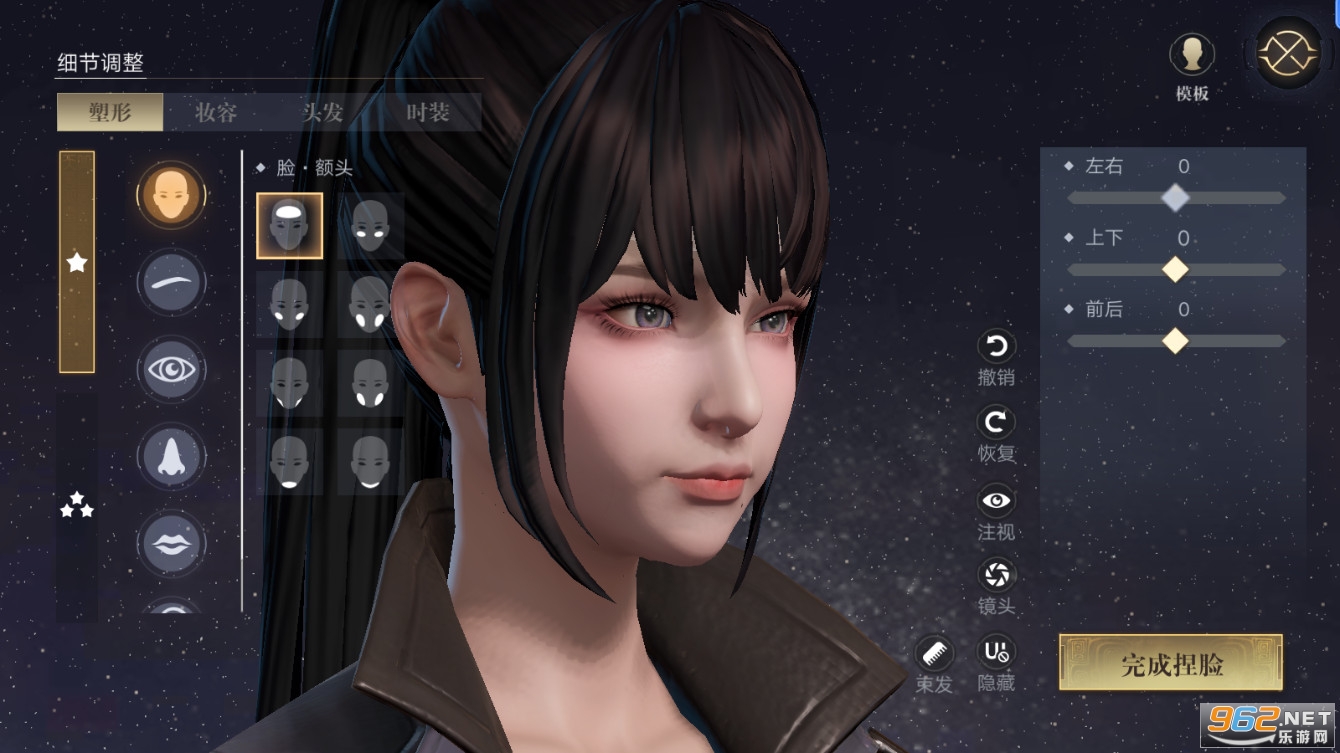Toggle 束发 to tie up hair
The width and height of the screenshot is (1340, 753).
pos(935,650)
